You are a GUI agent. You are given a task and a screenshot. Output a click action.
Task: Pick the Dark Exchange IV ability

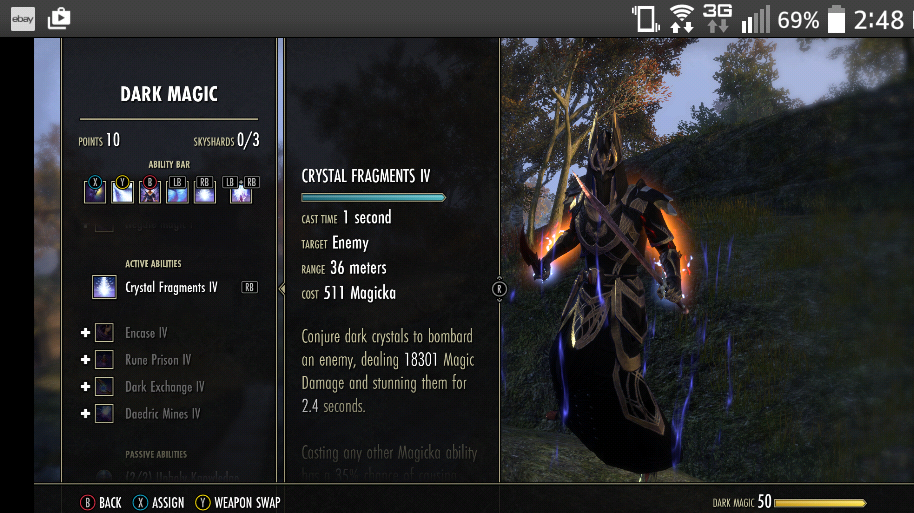pyautogui.click(x=164, y=387)
